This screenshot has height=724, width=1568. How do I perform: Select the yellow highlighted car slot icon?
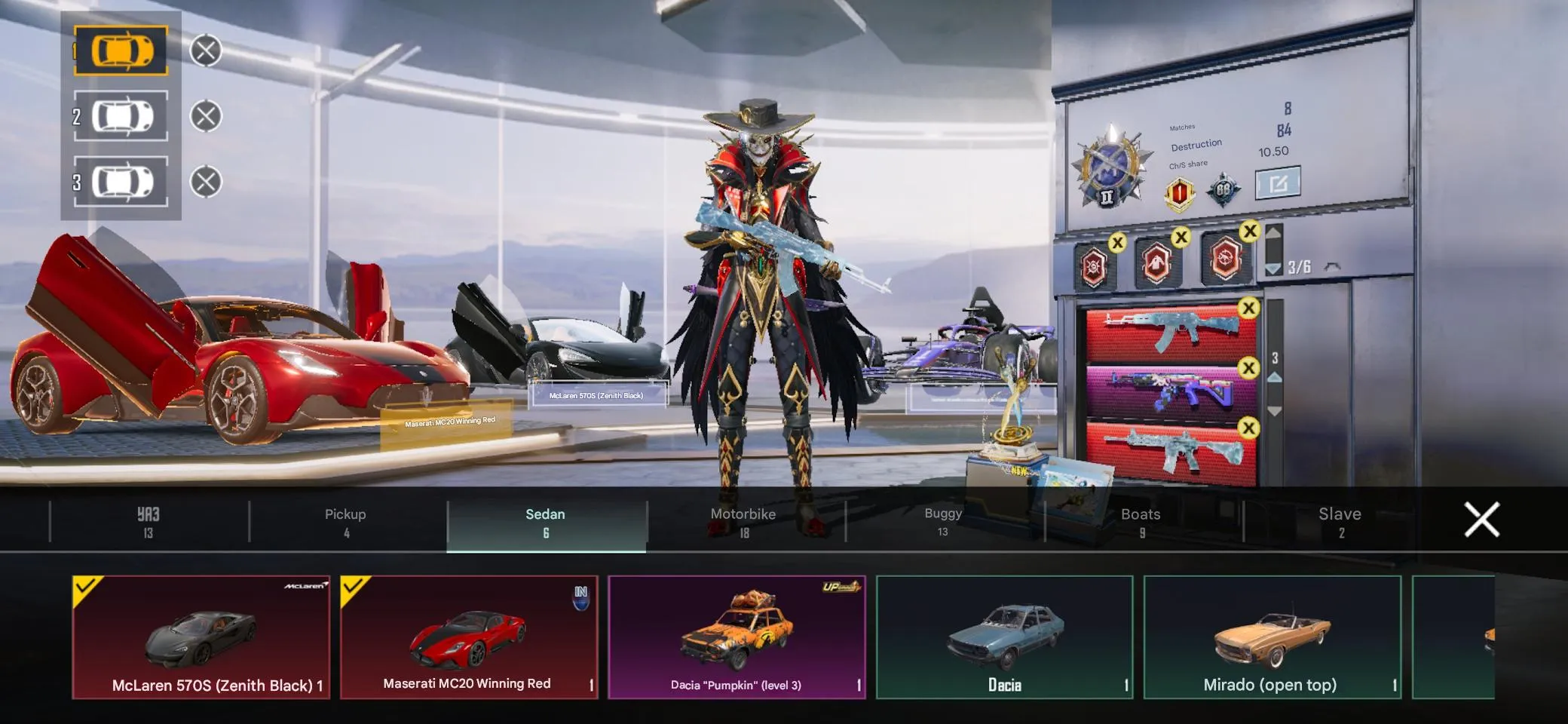pos(121,51)
